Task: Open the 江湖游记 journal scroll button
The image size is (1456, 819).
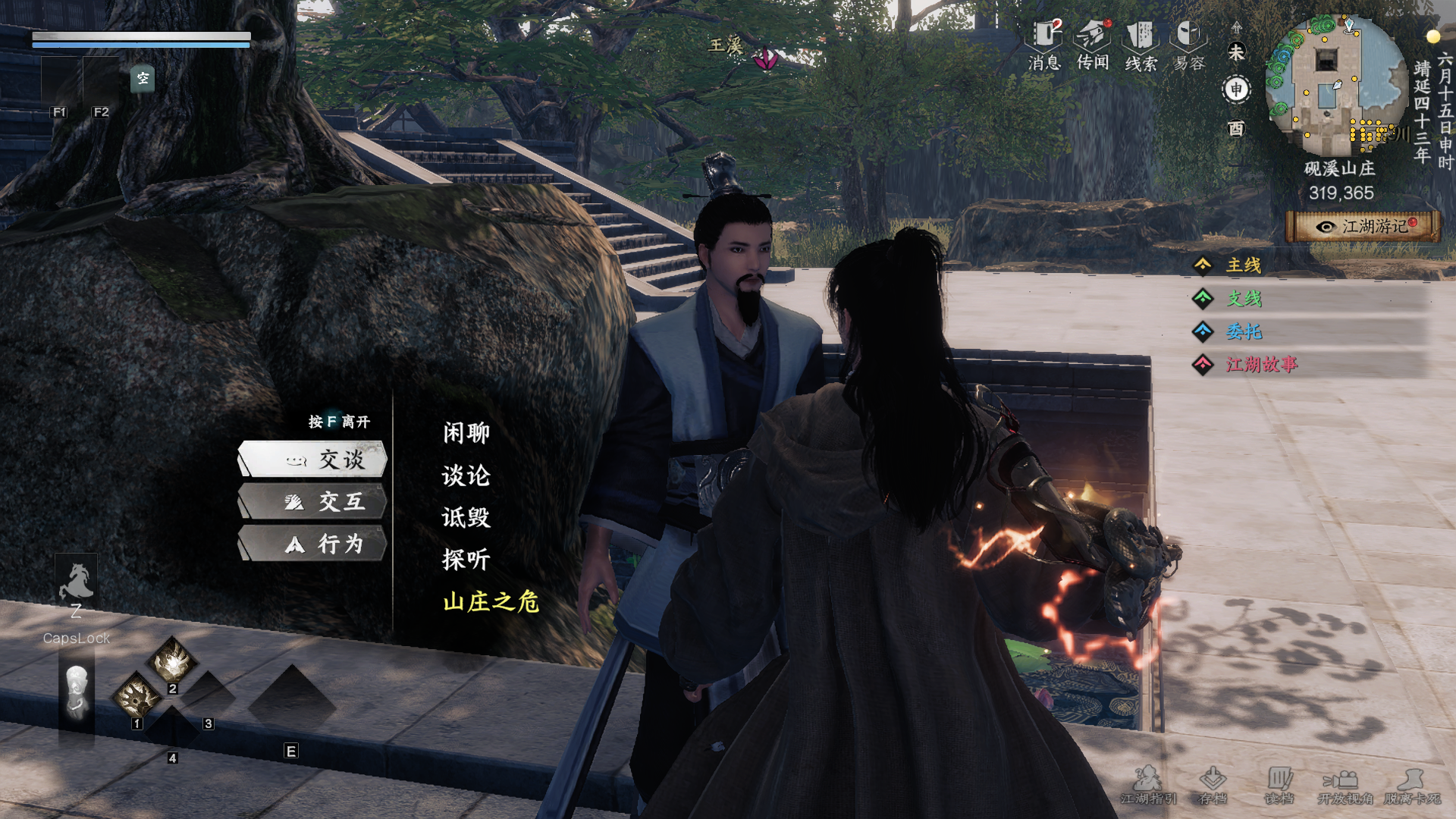Action: tap(1363, 227)
